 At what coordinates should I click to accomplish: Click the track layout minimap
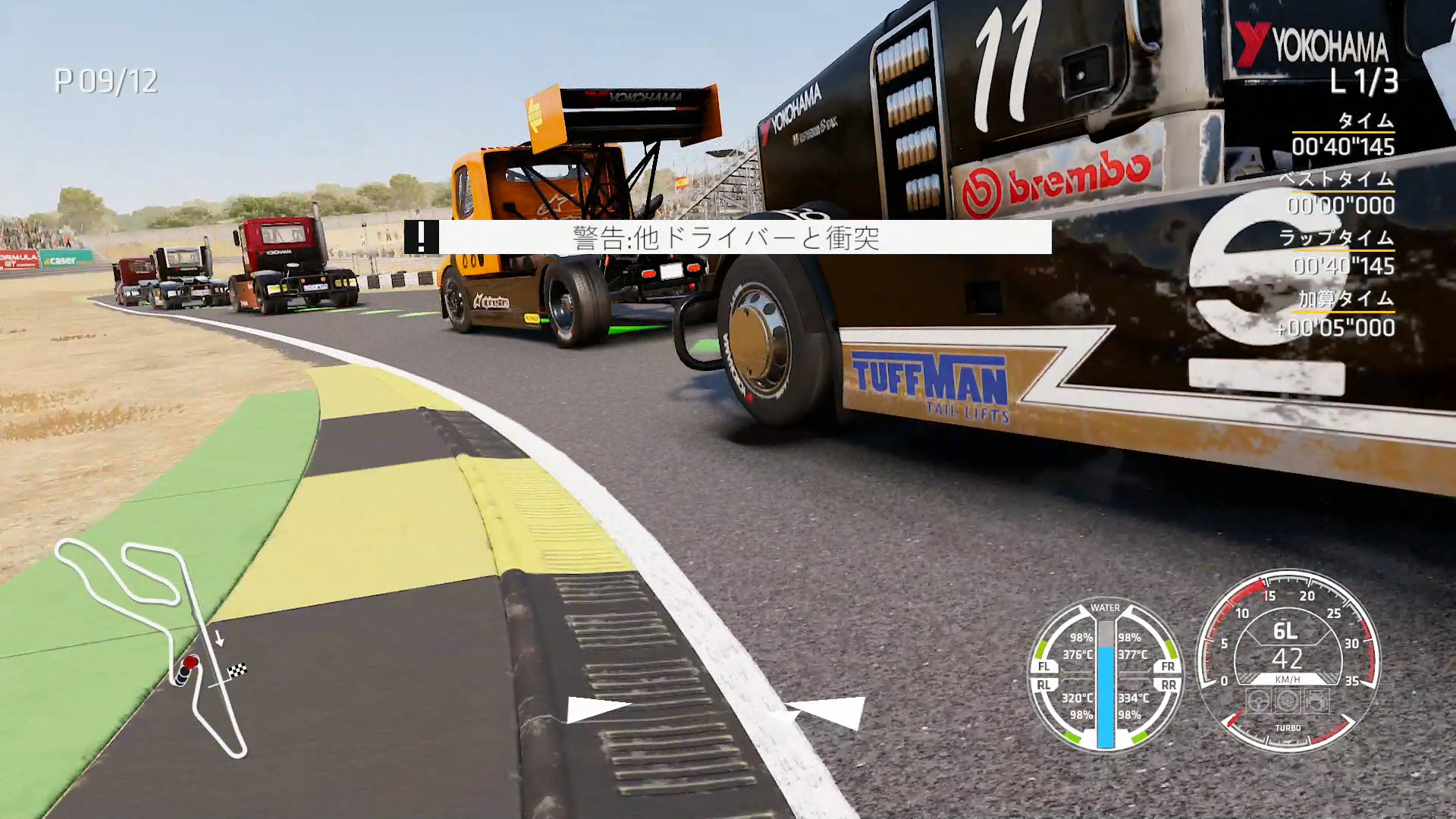(x=152, y=645)
